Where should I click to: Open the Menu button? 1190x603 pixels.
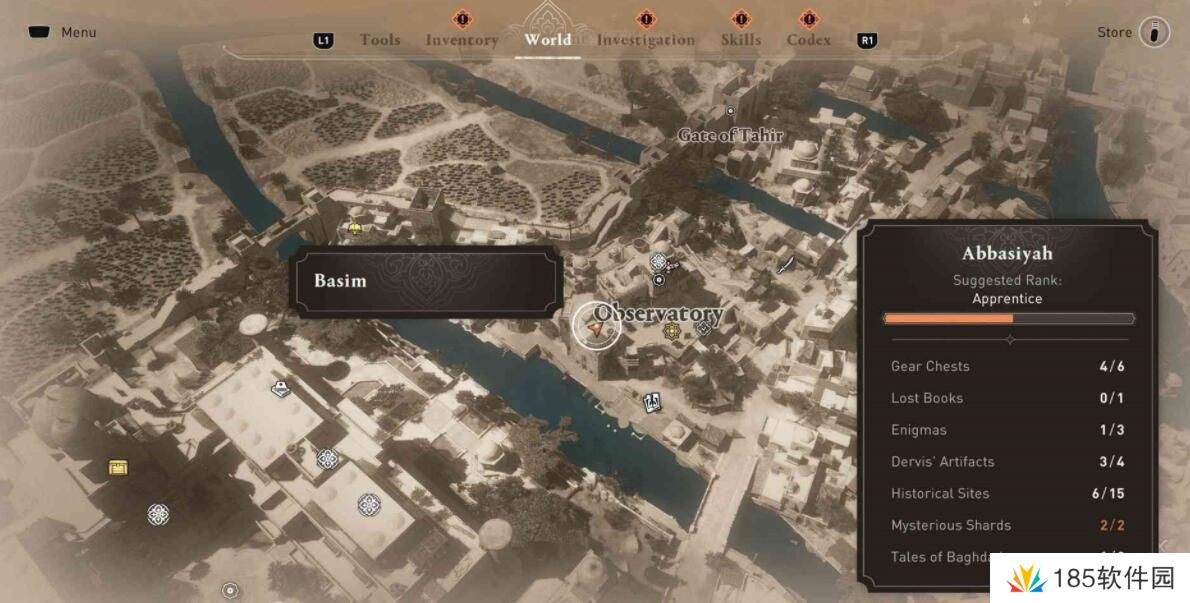[62, 32]
